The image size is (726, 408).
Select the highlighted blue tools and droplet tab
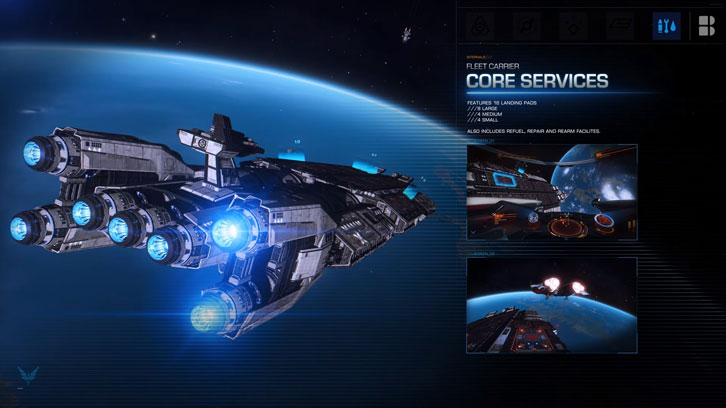pos(666,26)
